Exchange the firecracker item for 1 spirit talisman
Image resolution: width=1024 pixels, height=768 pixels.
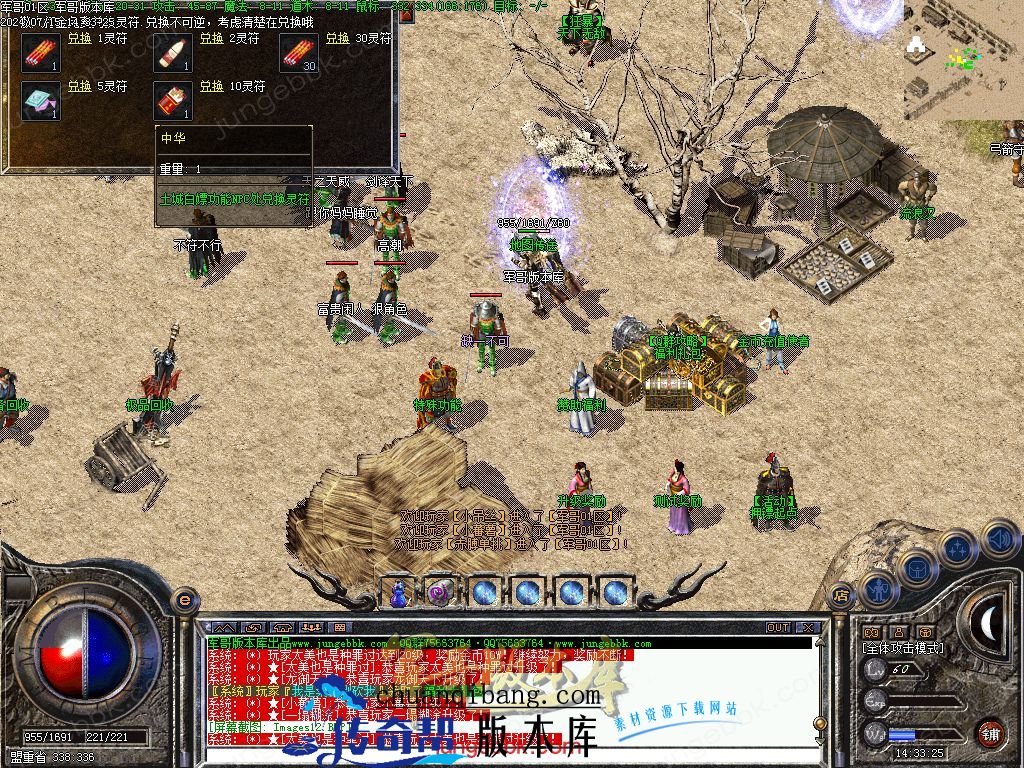click(80, 39)
